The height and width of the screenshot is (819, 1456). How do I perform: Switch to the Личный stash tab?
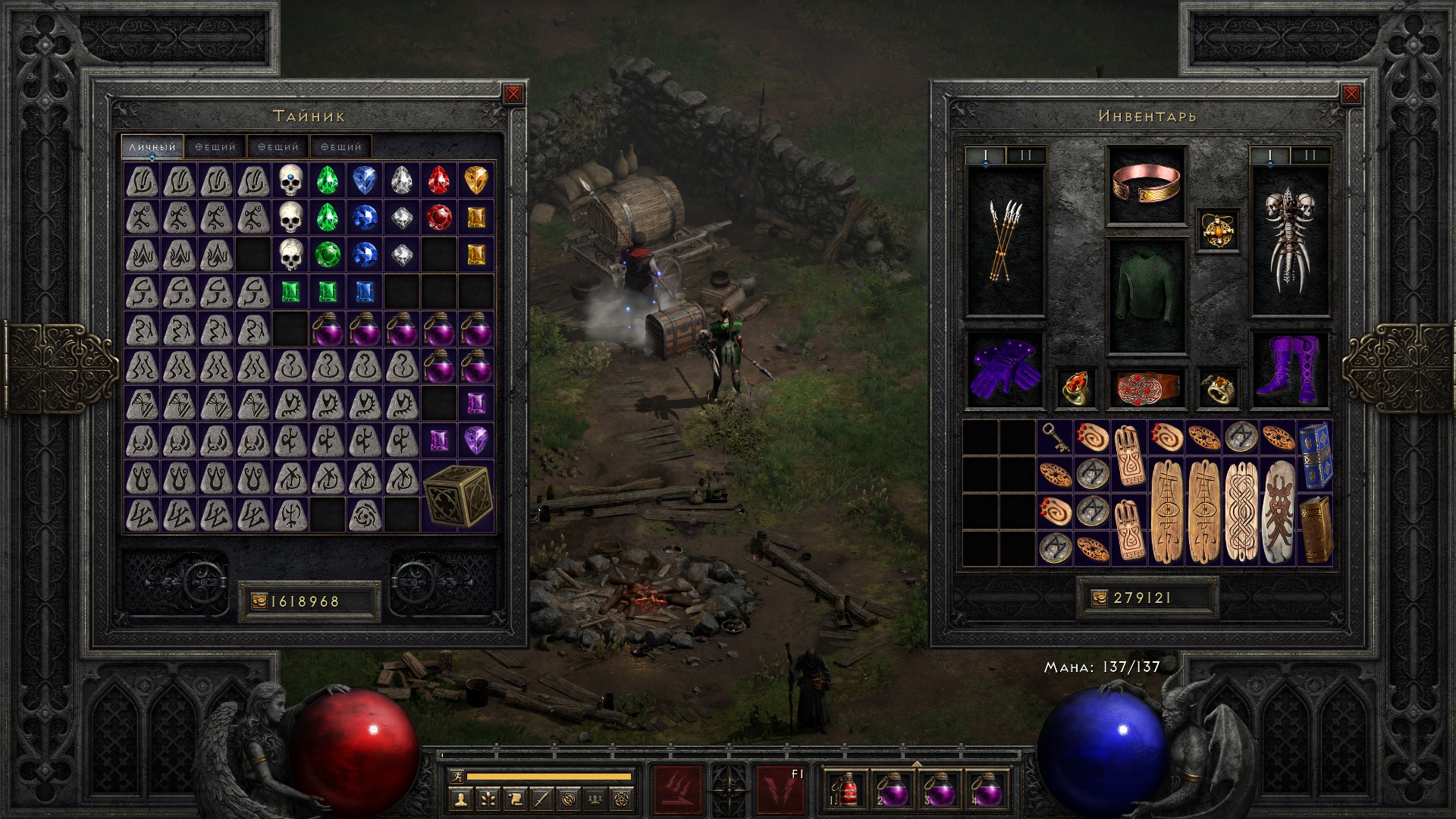(x=152, y=146)
